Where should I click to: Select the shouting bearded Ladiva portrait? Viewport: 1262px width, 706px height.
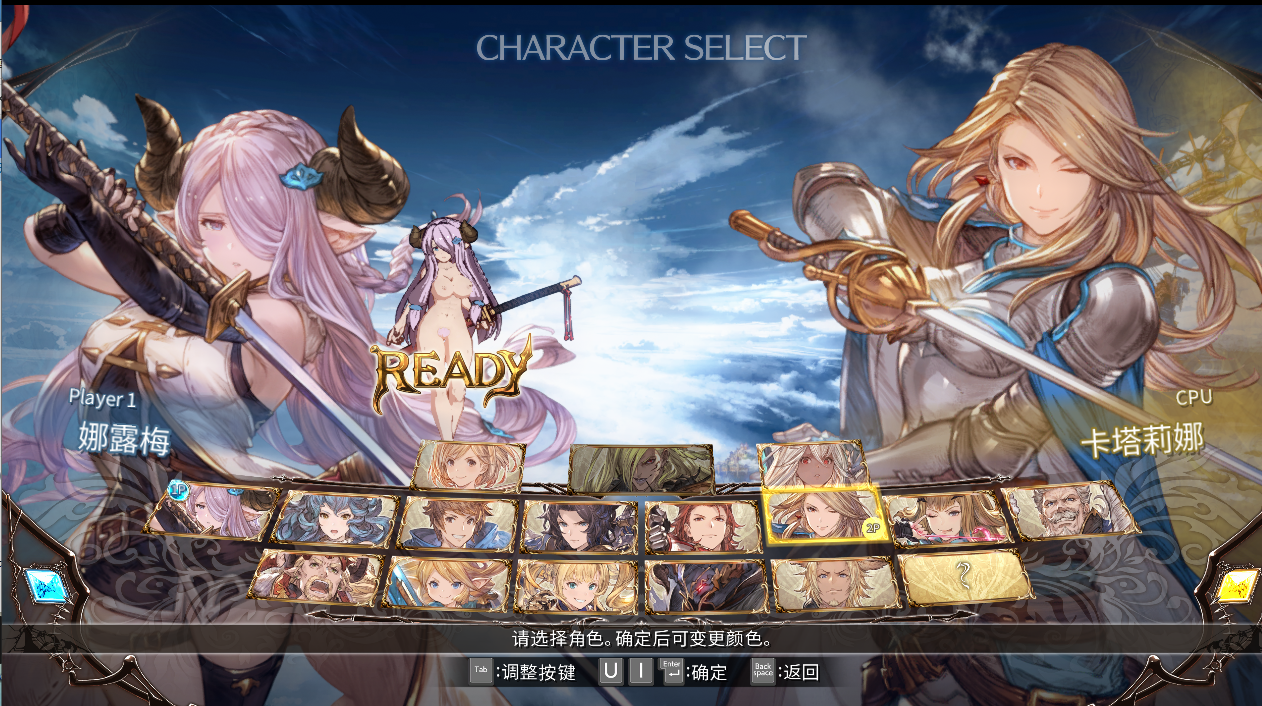pyautogui.click(x=316, y=577)
